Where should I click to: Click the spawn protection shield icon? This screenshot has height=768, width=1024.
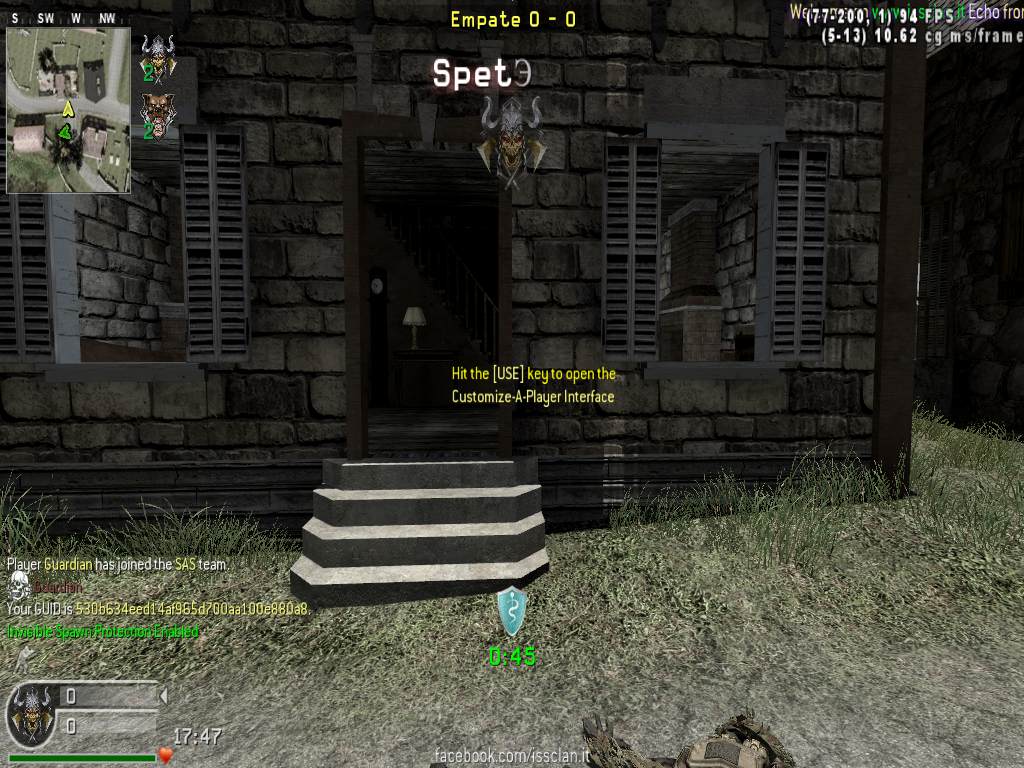(x=512, y=611)
